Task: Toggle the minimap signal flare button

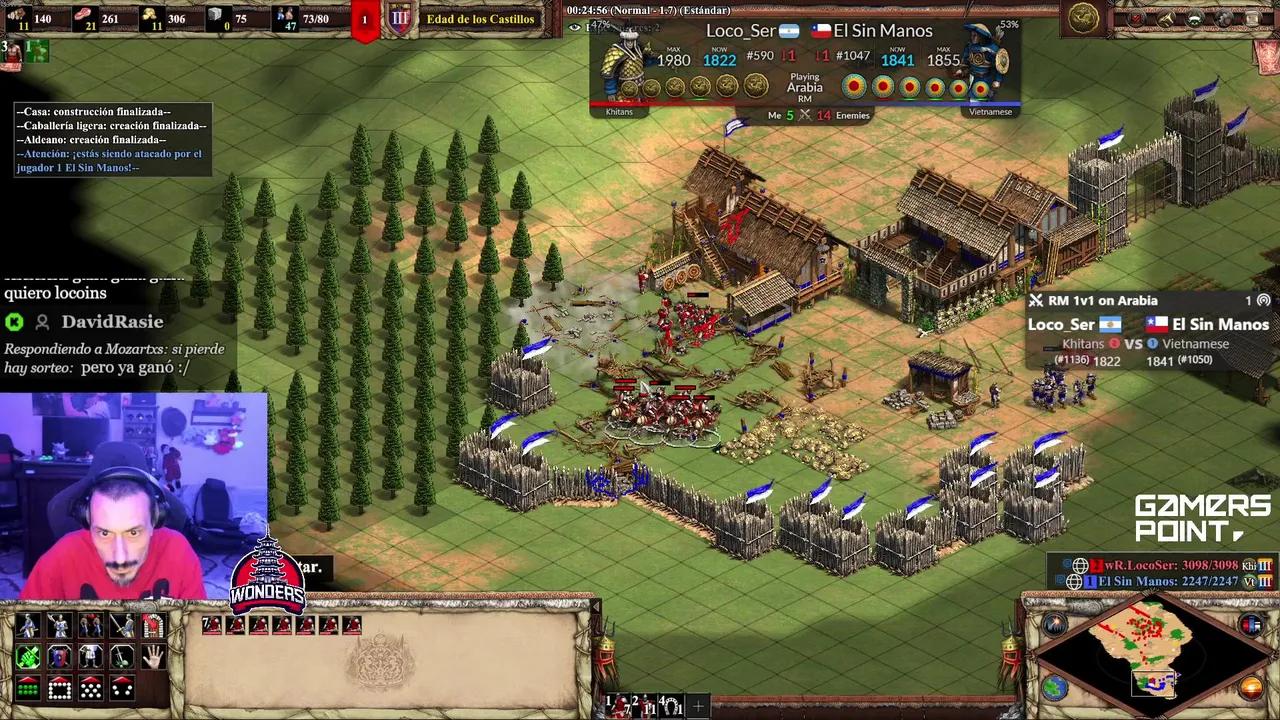Action: tap(1054, 625)
